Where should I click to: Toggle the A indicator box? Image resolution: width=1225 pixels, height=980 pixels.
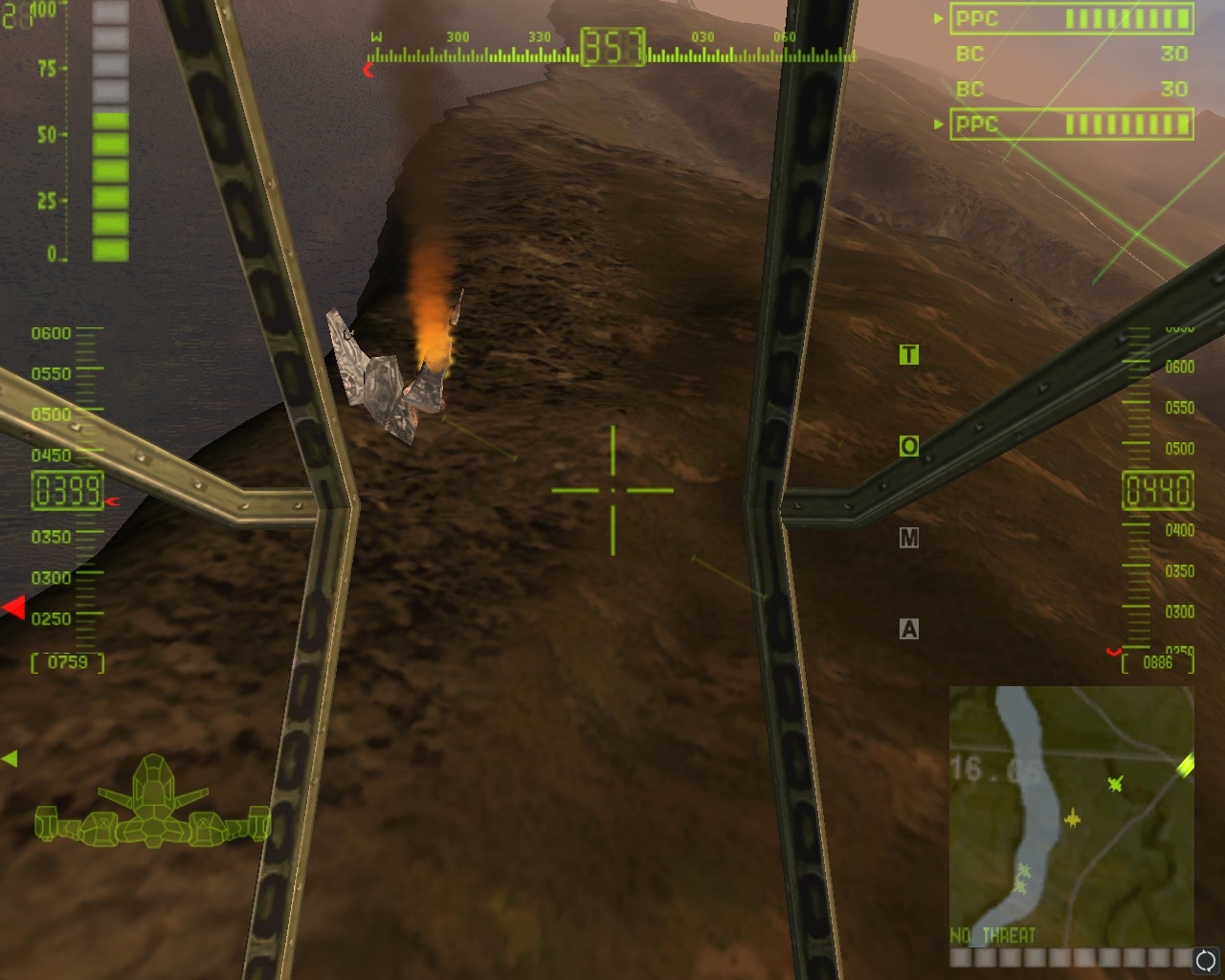pyautogui.click(x=908, y=629)
